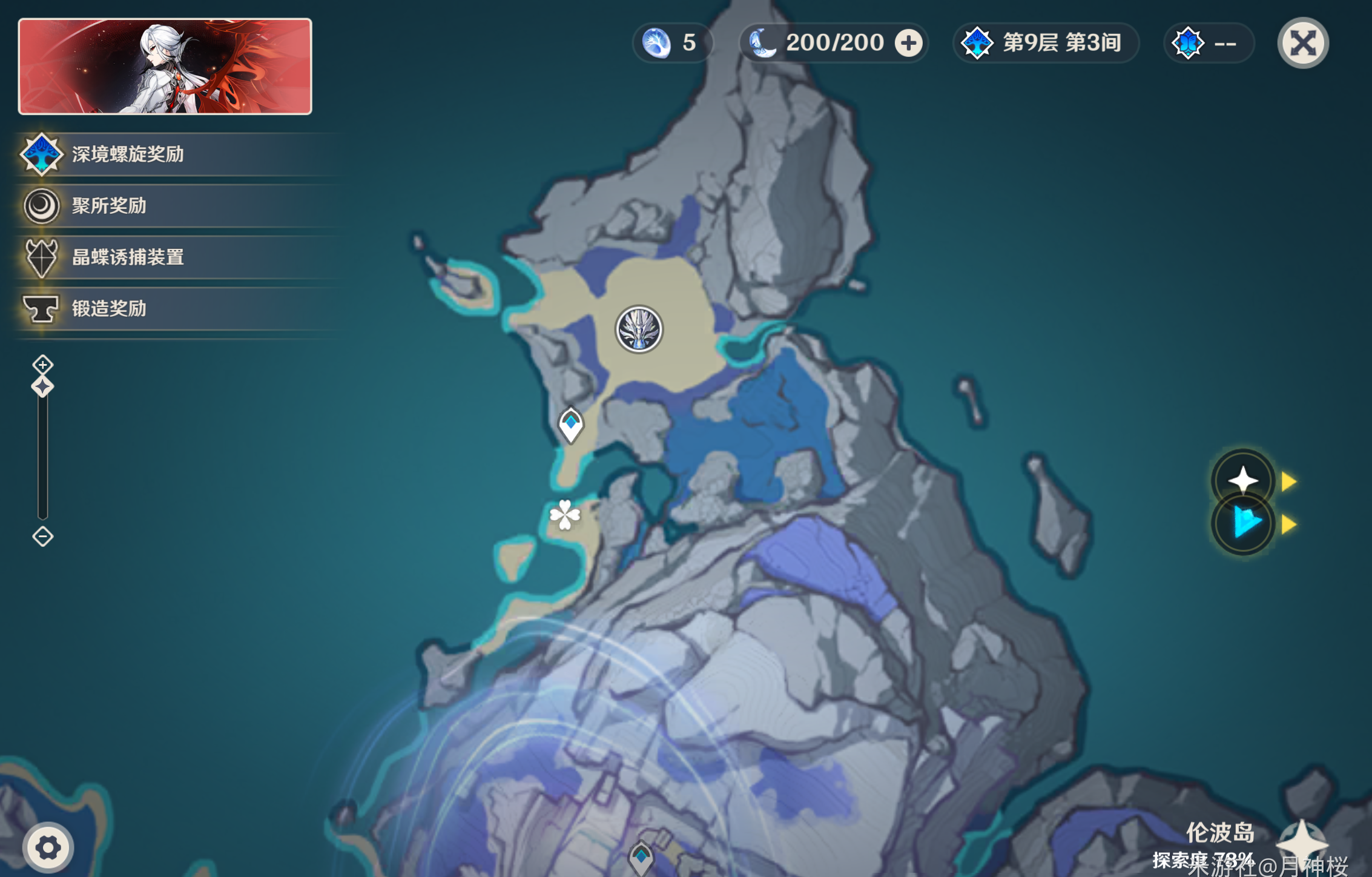
Task: Open the 伦波岛 star region button
Action: pyautogui.click(x=1302, y=842)
